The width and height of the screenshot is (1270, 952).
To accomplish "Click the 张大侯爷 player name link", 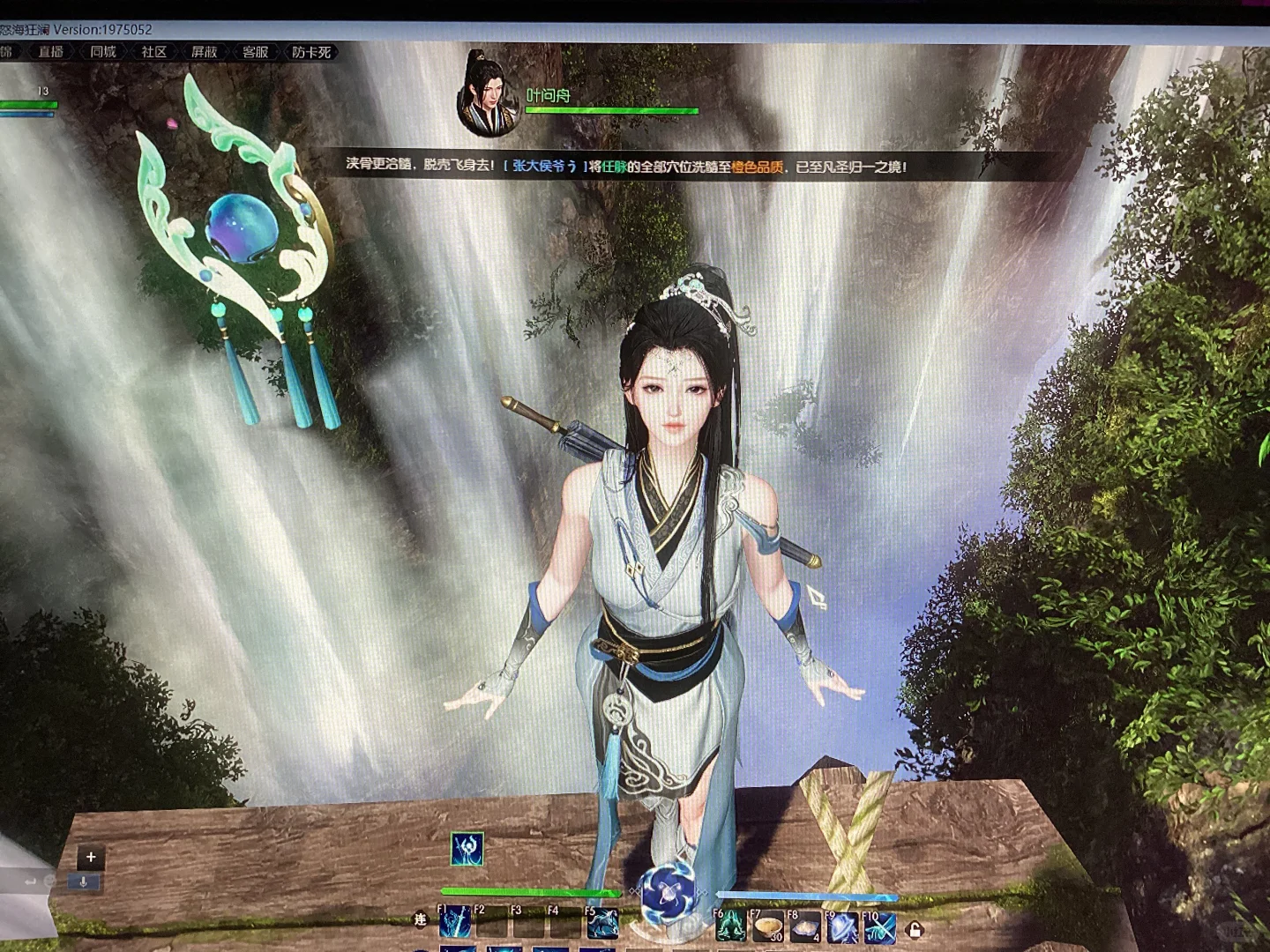I will 545,166.
